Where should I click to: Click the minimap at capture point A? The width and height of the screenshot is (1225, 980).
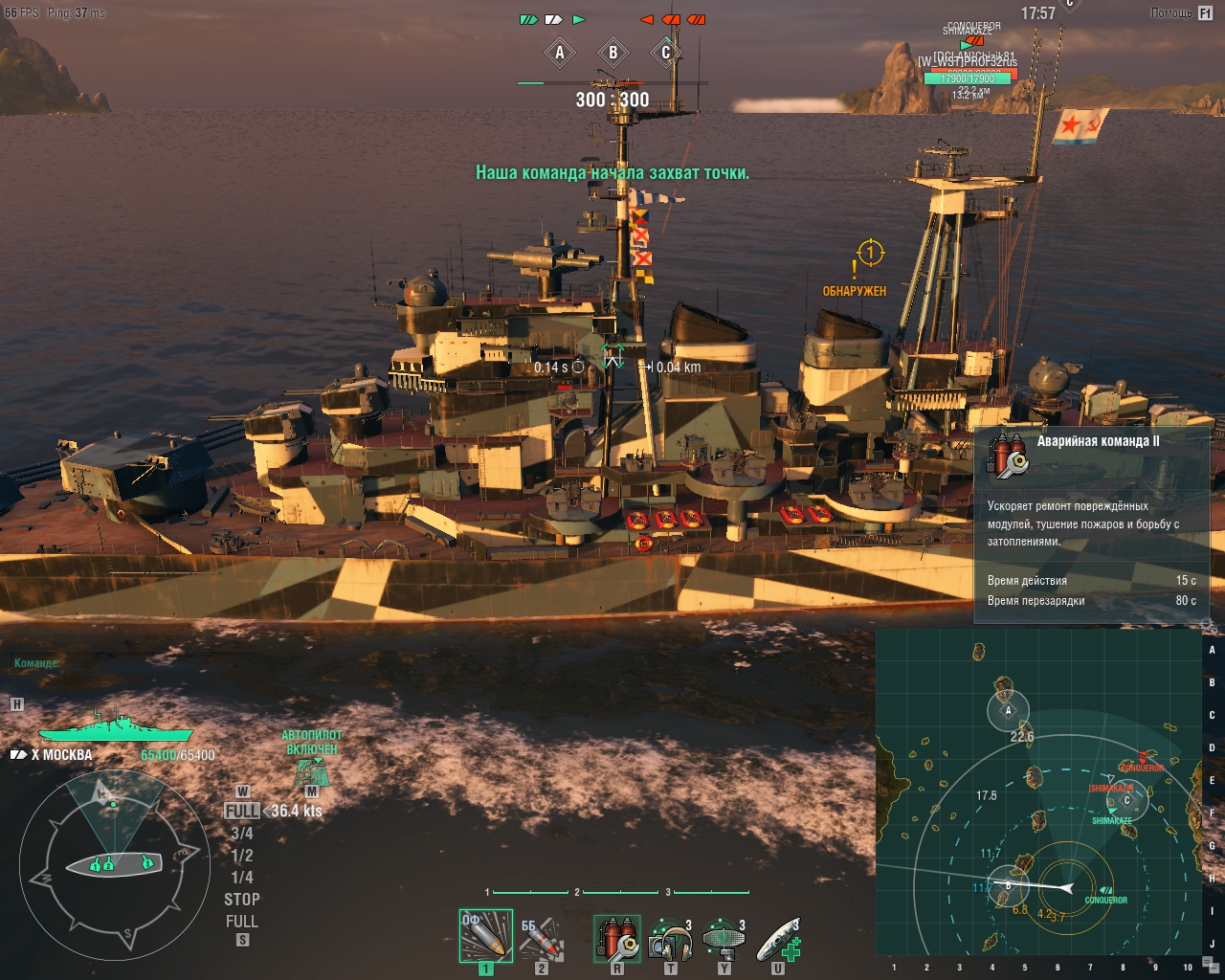coord(1008,710)
